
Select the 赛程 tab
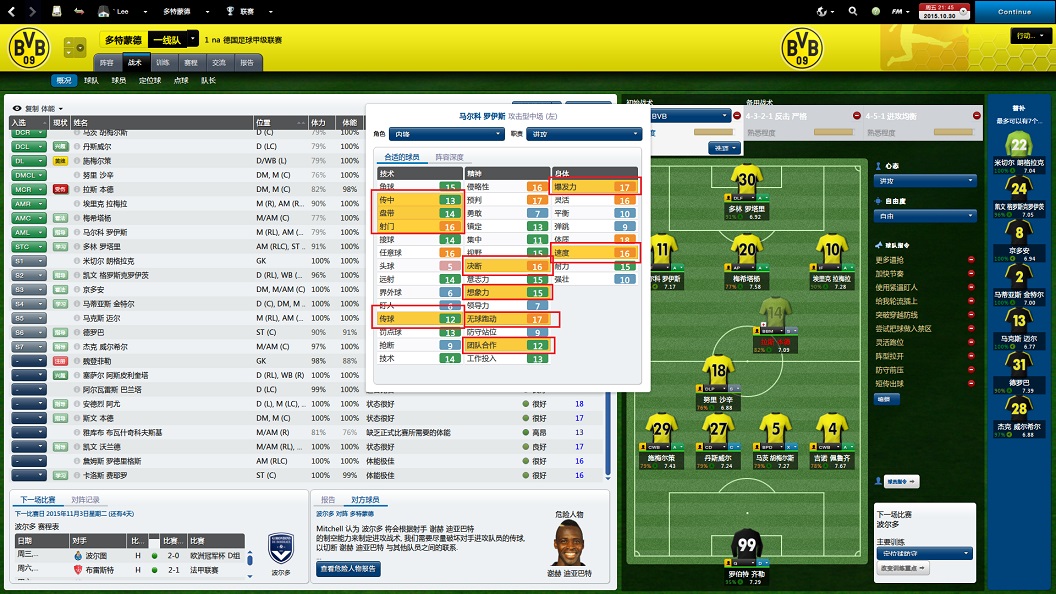pyautogui.click(x=191, y=62)
